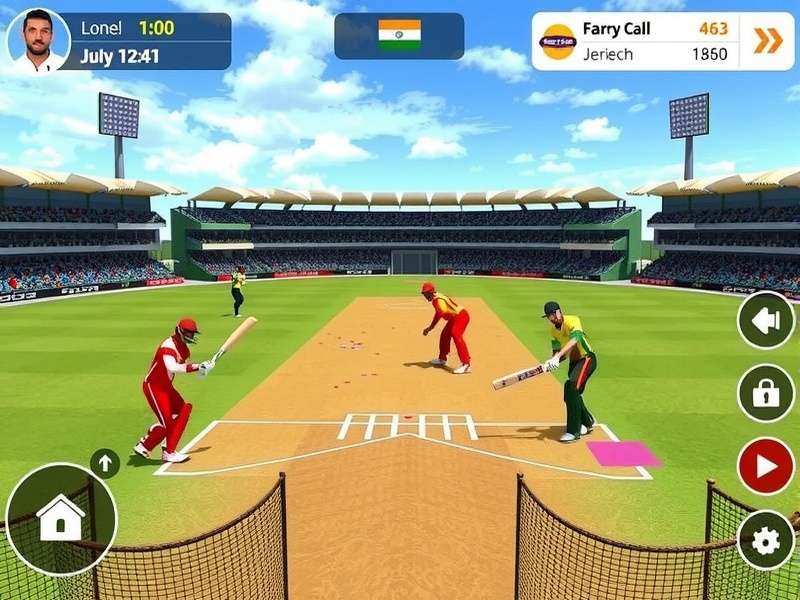This screenshot has height=600, width=800.
Task: Tap the home button
Action: tap(60, 518)
